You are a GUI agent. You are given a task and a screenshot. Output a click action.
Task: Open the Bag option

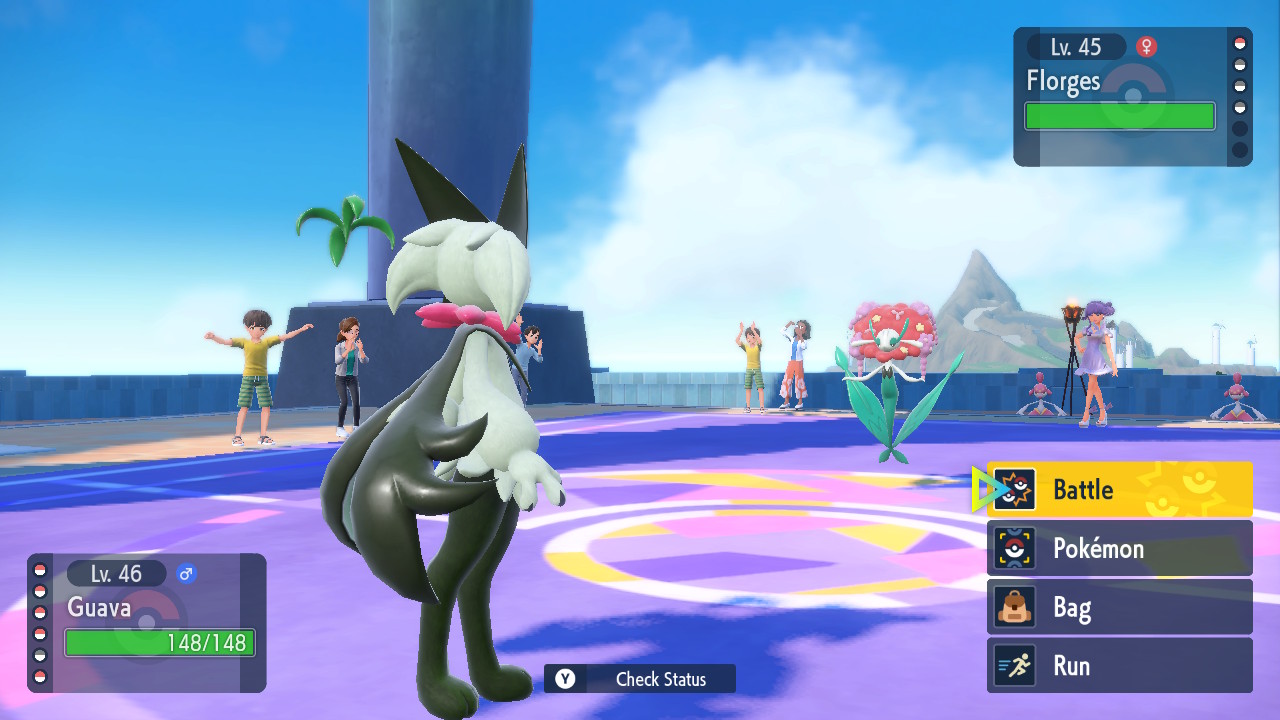tap(1119, 607)
